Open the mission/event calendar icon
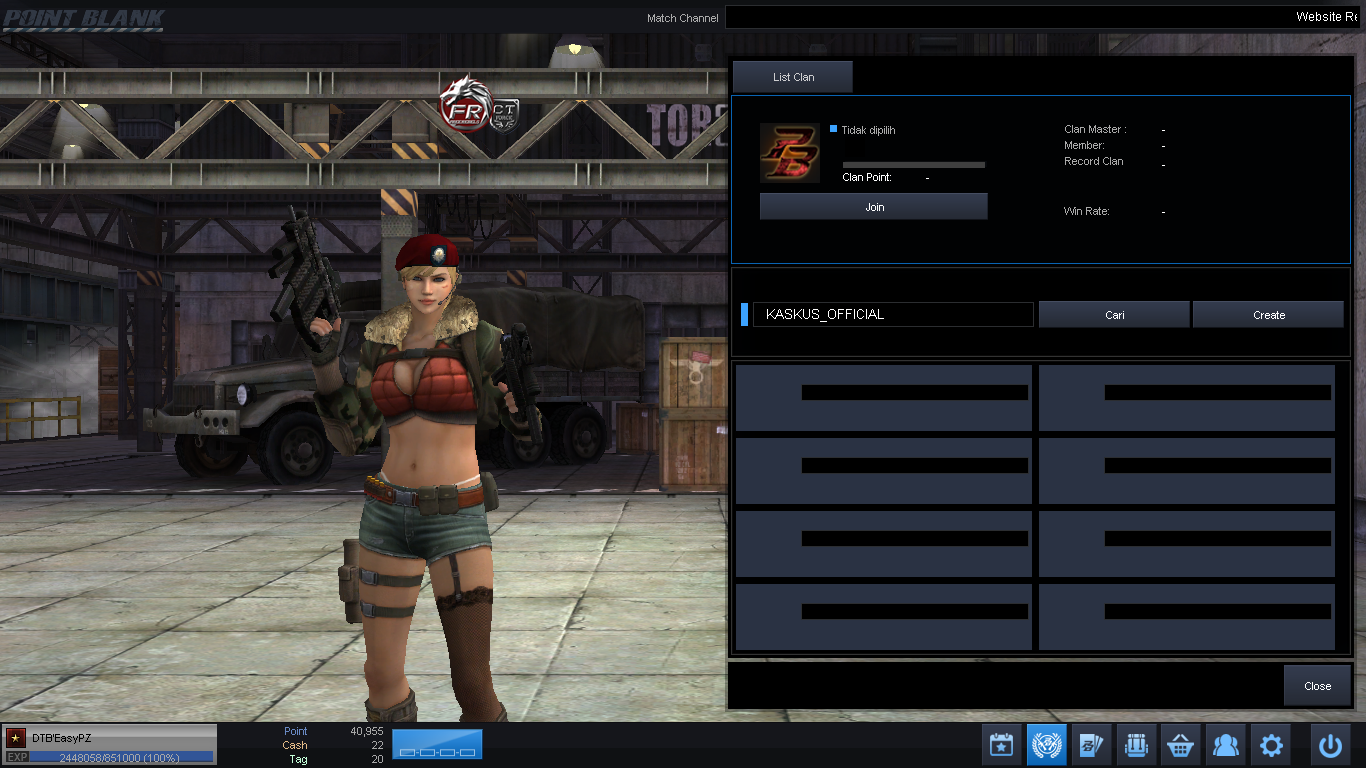Screen dimensions: 1366x768 pyautogui.click(x=1001, y=744)
